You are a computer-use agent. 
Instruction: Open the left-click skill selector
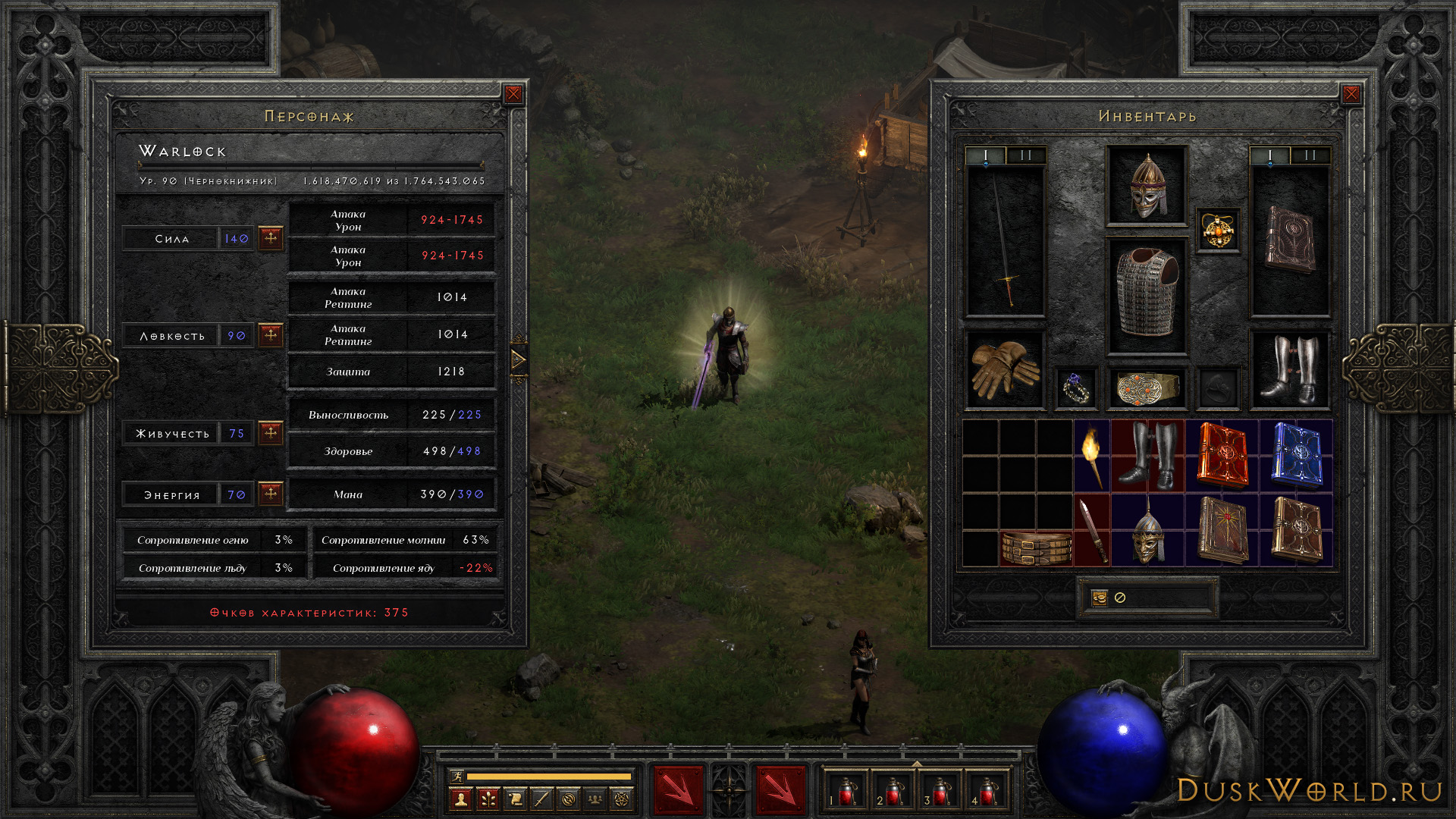[678, 790]
